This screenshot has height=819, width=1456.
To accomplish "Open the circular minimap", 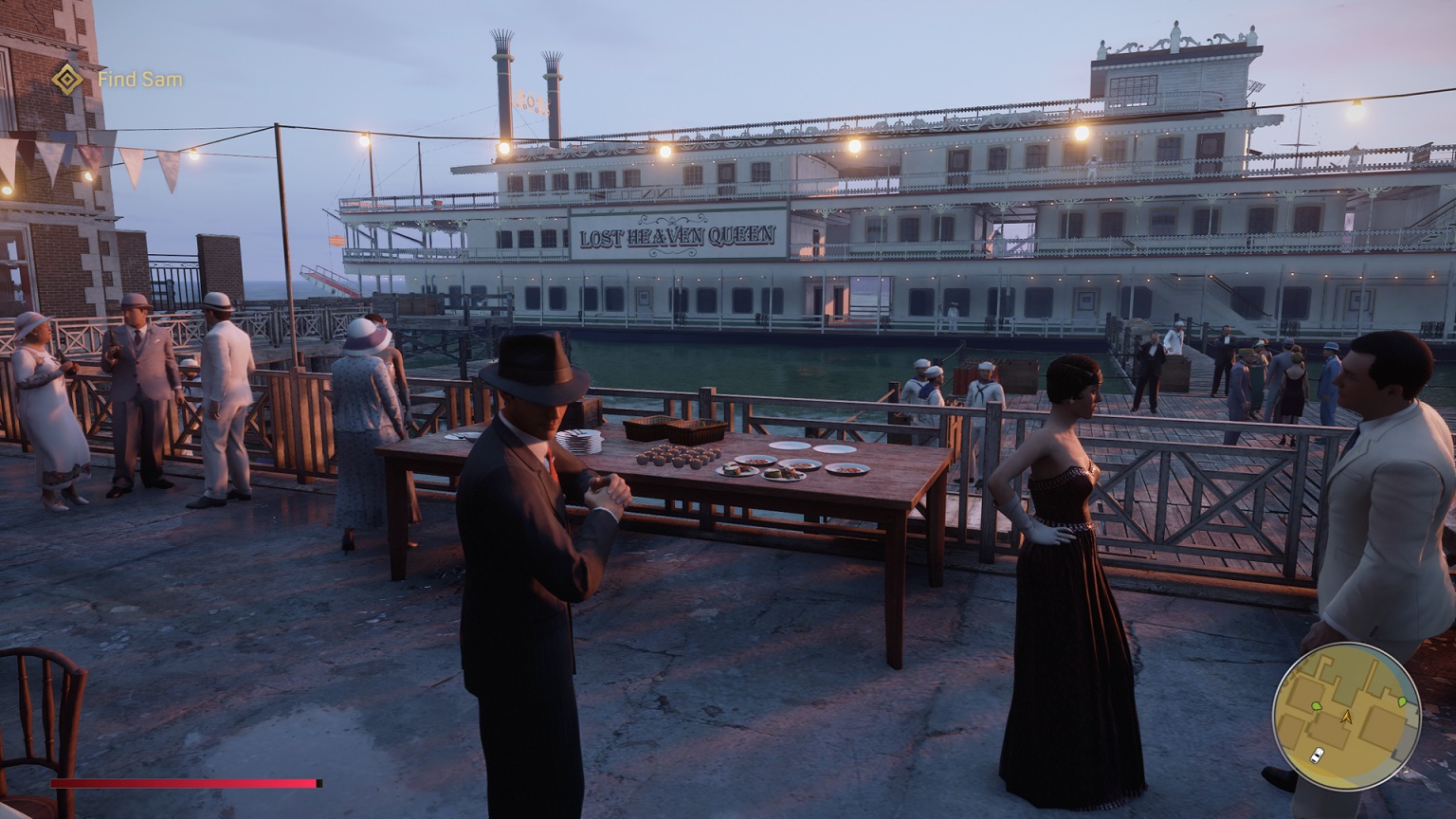I will [x=1346, y=717].
